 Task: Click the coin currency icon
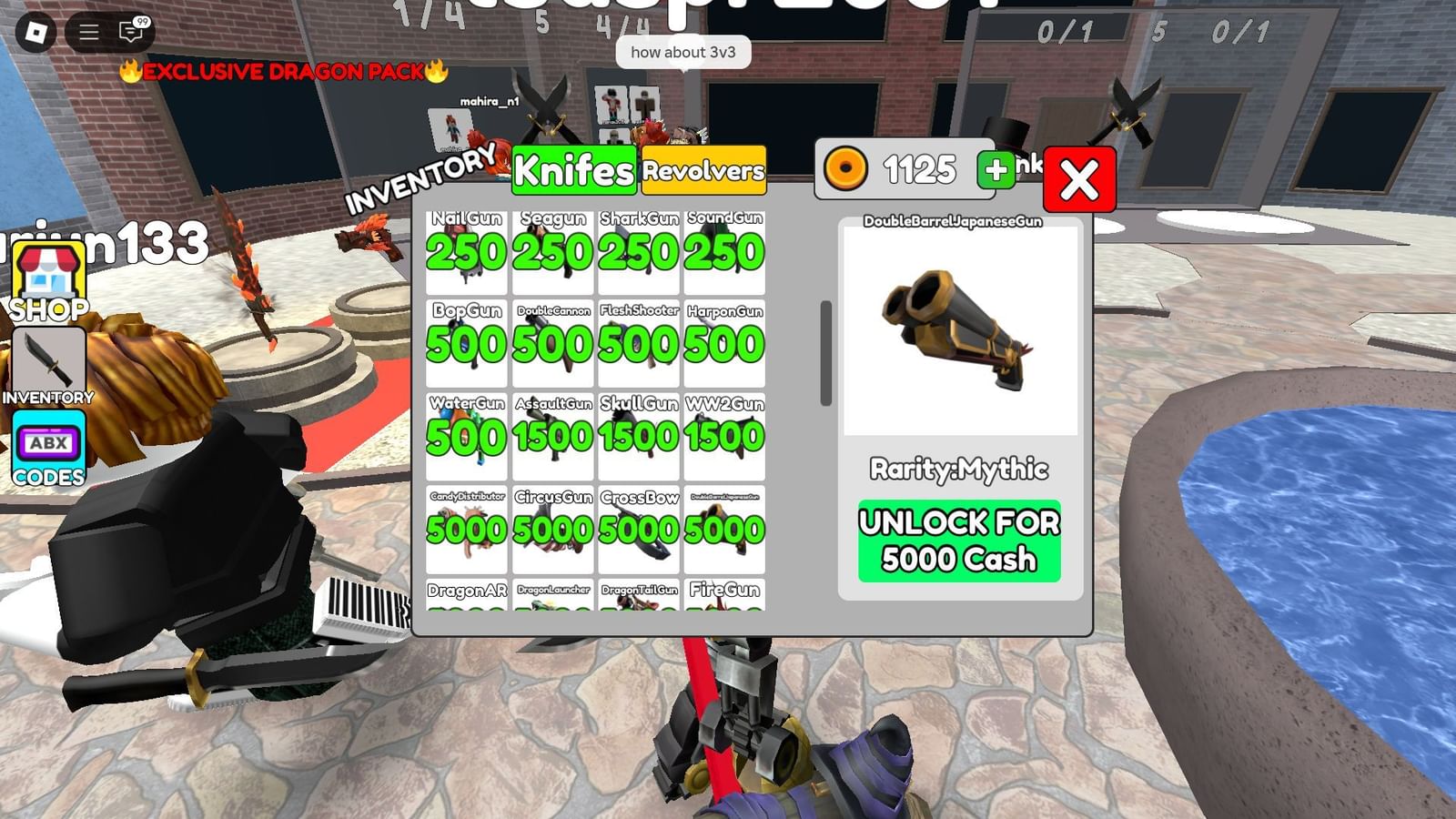click(x=847, y=169)
